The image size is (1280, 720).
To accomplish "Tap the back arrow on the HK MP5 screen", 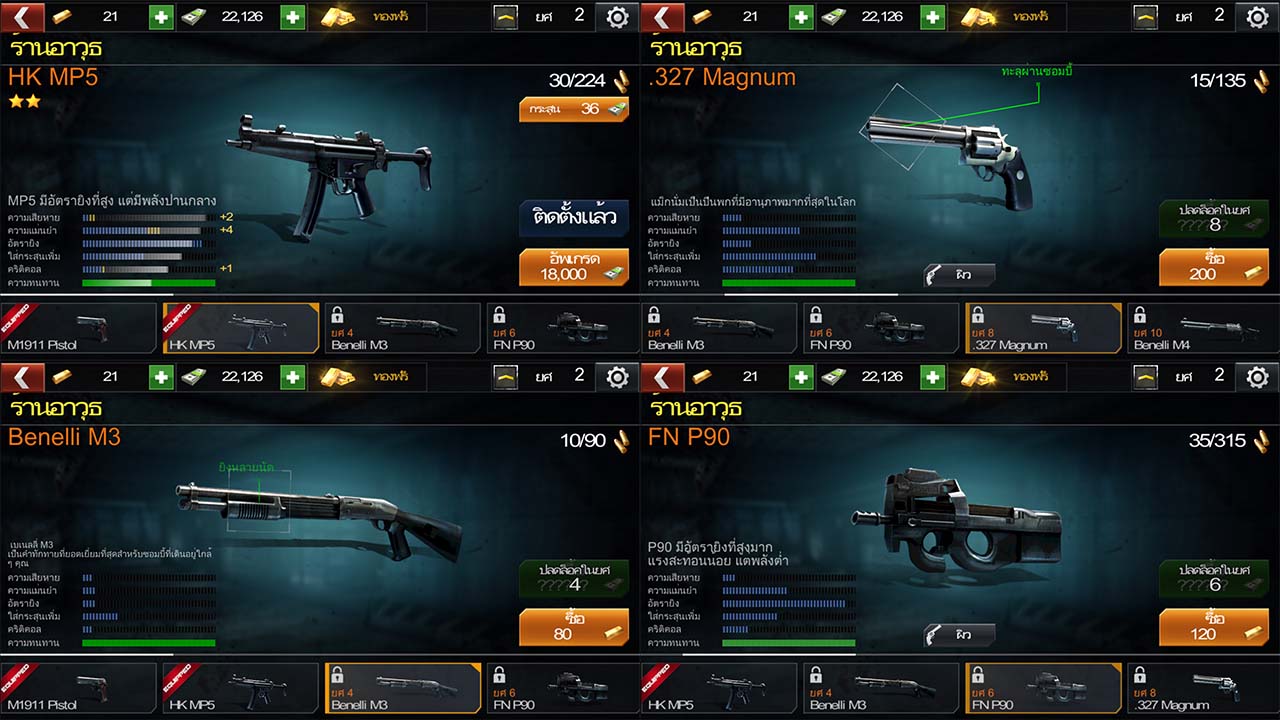I will 22,16.
